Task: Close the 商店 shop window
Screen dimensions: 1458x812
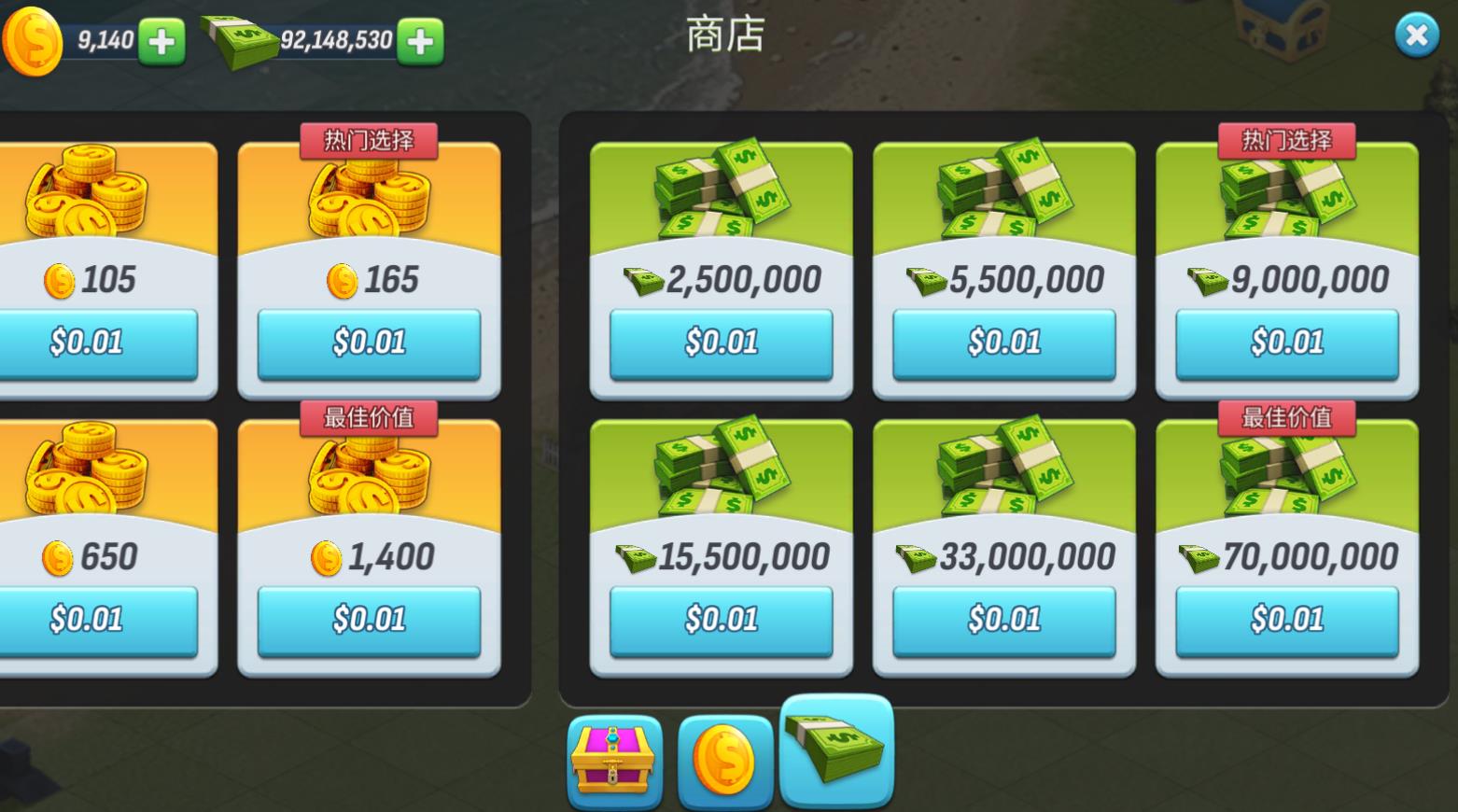Action: 1417,35
